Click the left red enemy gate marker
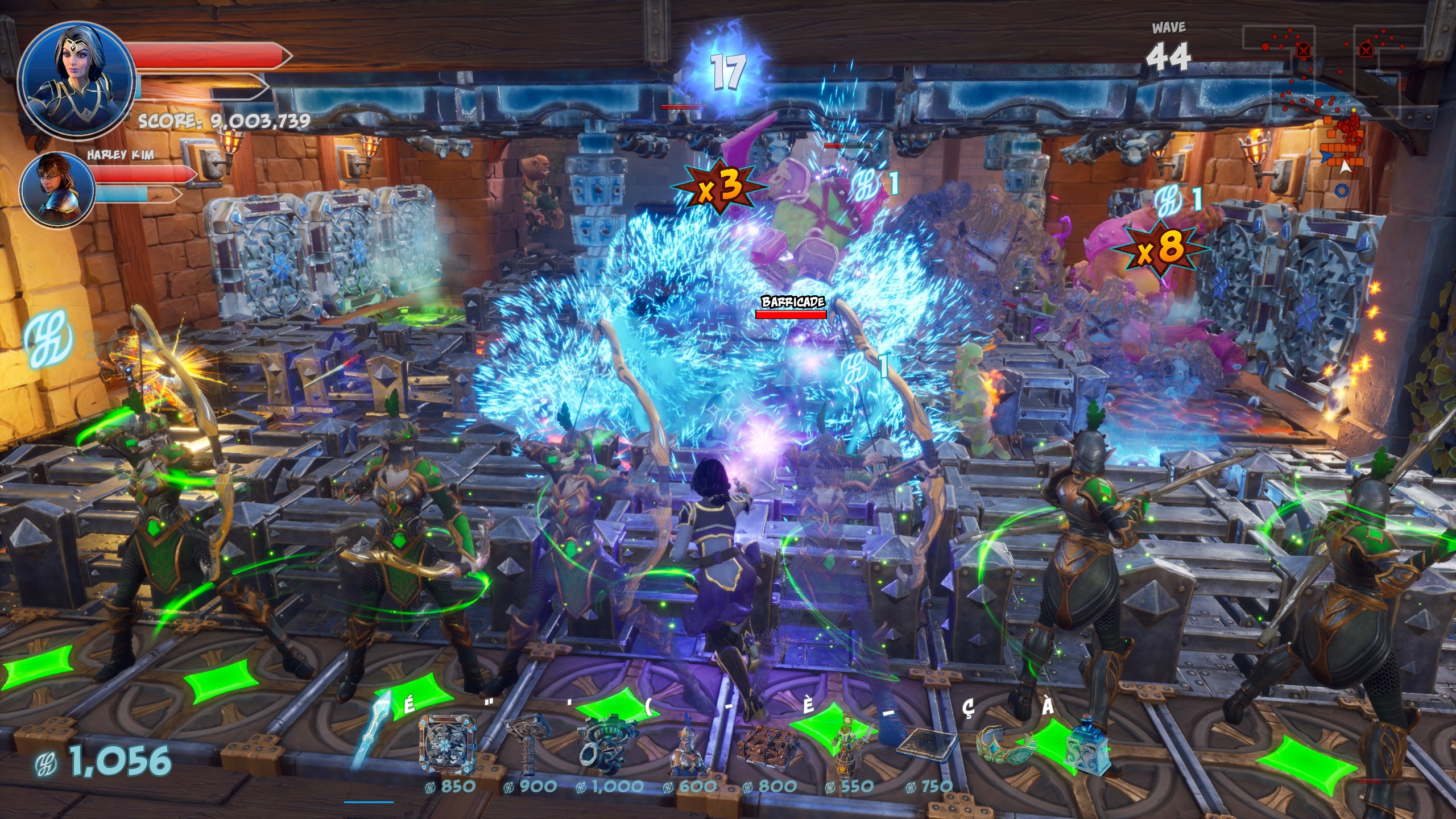Image resolution: width=1456 pixels, height=819 pixels. point(1304,51)
